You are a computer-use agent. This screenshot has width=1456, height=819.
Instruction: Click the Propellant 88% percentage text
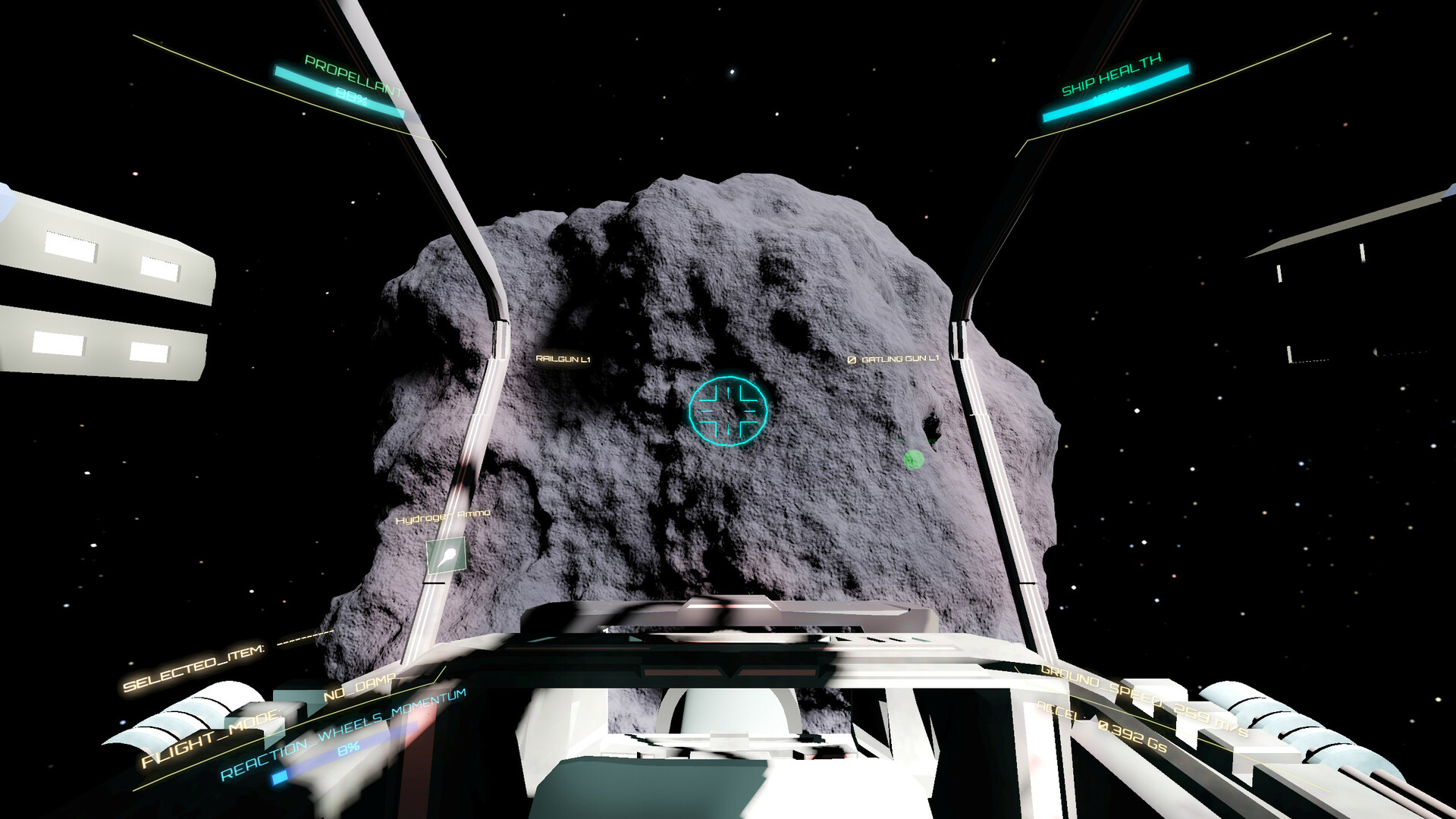click(x=349, y=97)
